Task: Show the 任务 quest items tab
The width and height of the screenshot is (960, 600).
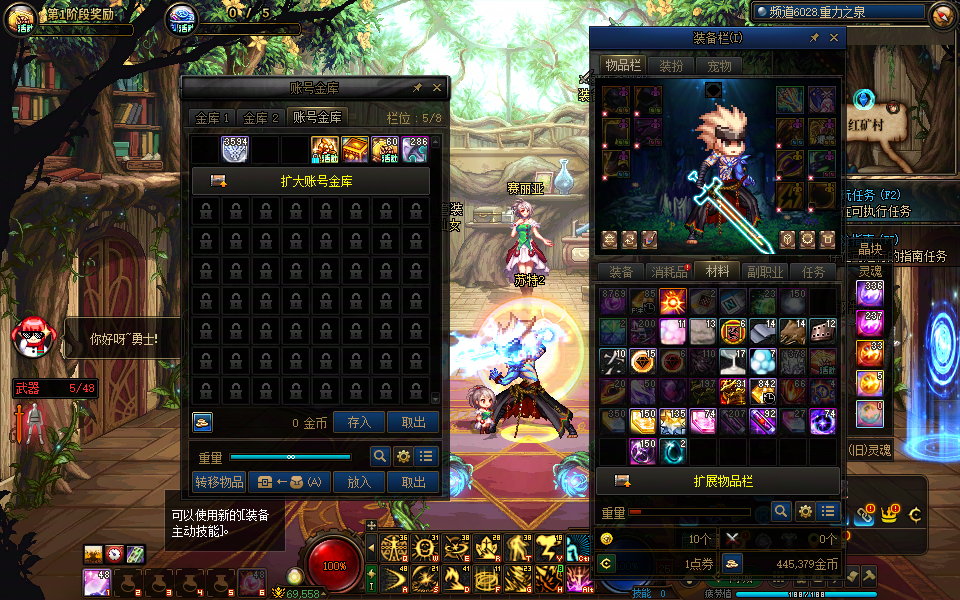Action: [x=813, y=272]
